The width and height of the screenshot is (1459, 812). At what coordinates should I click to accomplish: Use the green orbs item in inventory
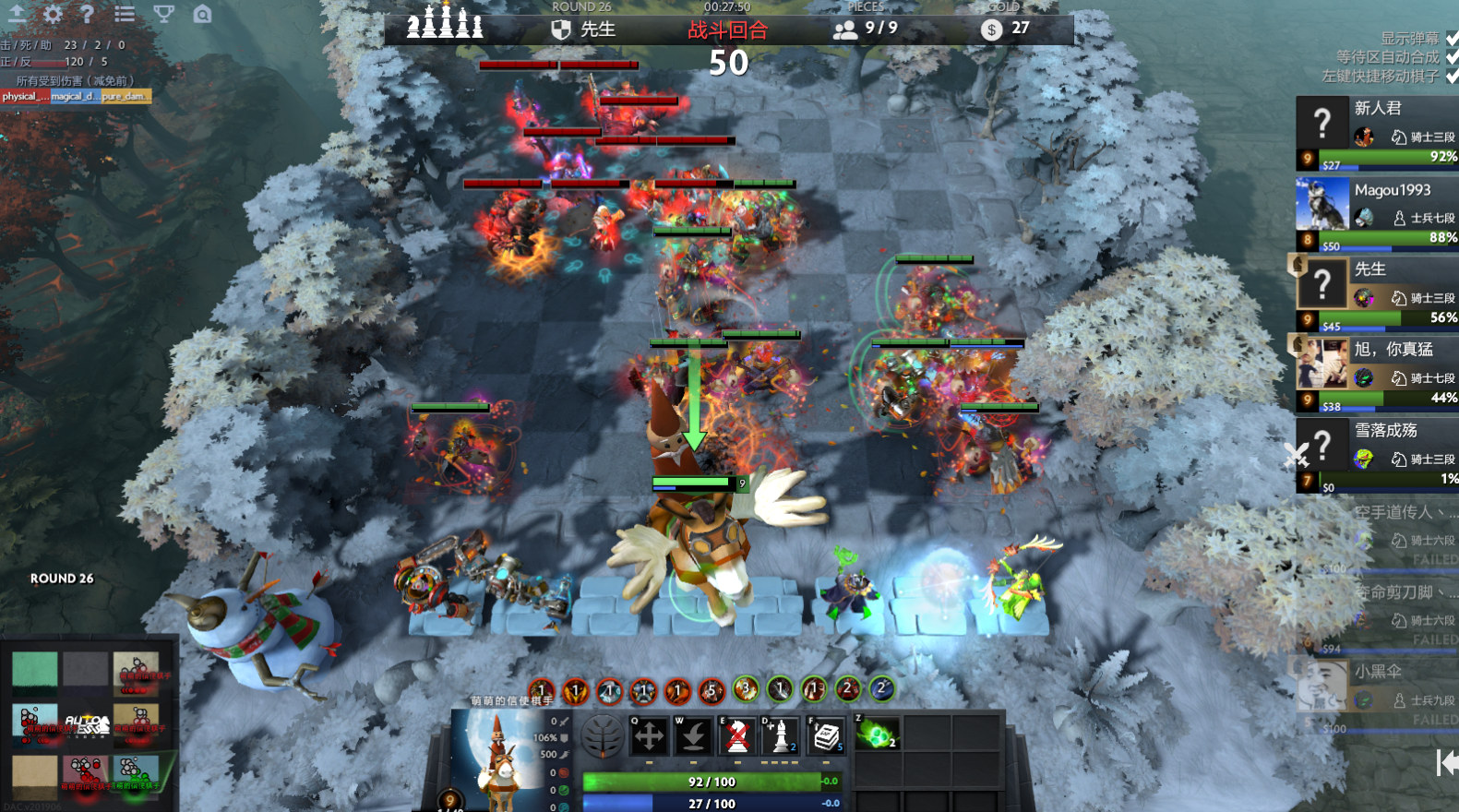[x=878, y=734]
